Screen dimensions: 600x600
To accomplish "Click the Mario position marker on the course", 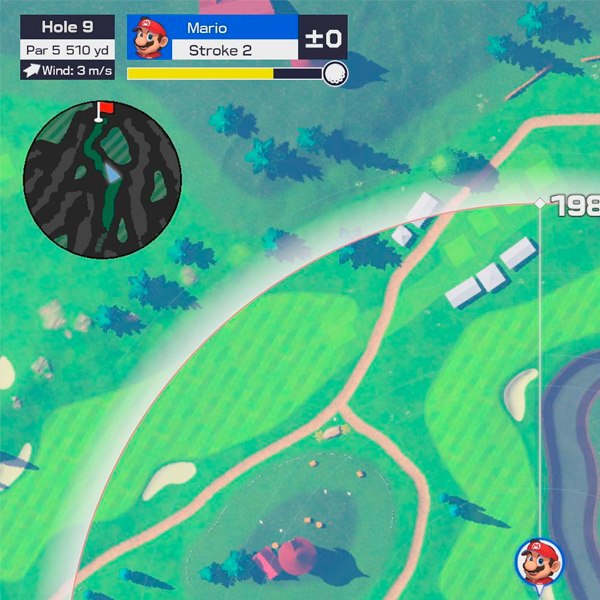I will (x=535, y=561).
